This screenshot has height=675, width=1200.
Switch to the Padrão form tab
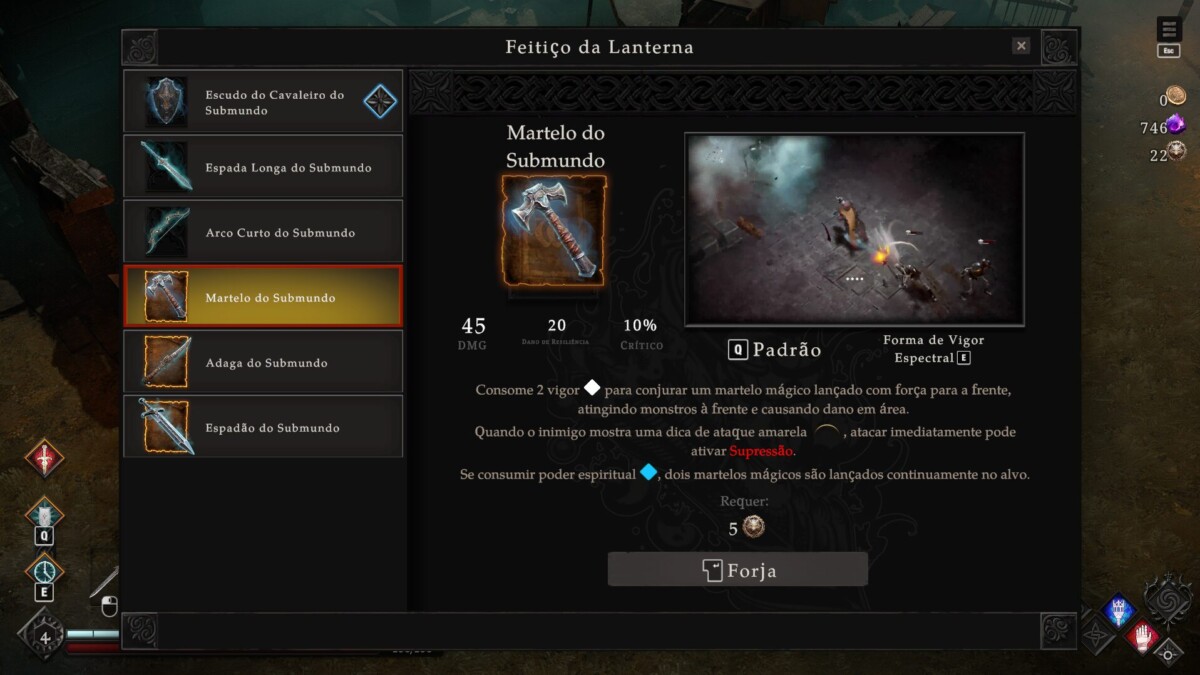[x=775, y=350]
